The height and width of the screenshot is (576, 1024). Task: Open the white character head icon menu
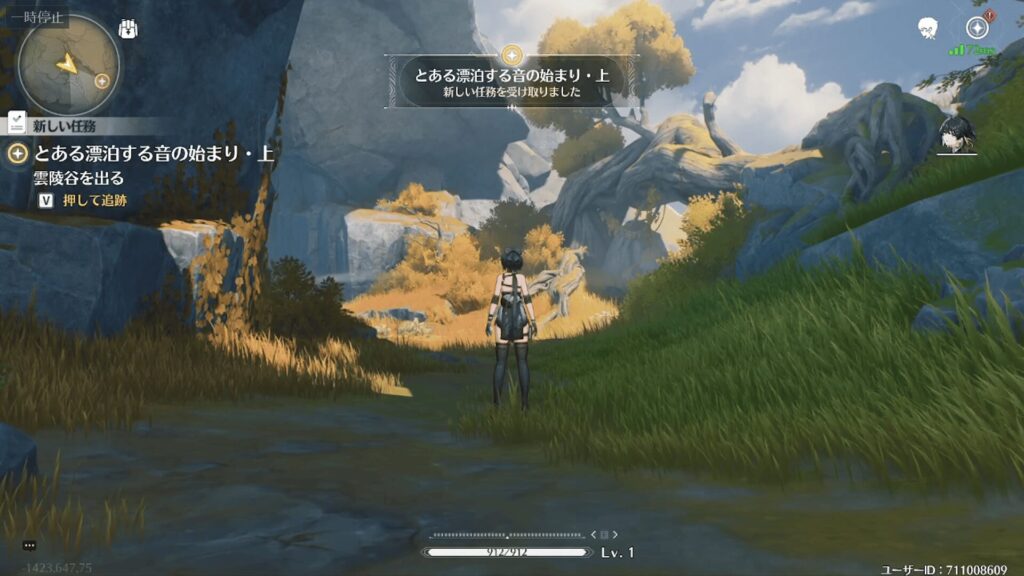(927, 28)
